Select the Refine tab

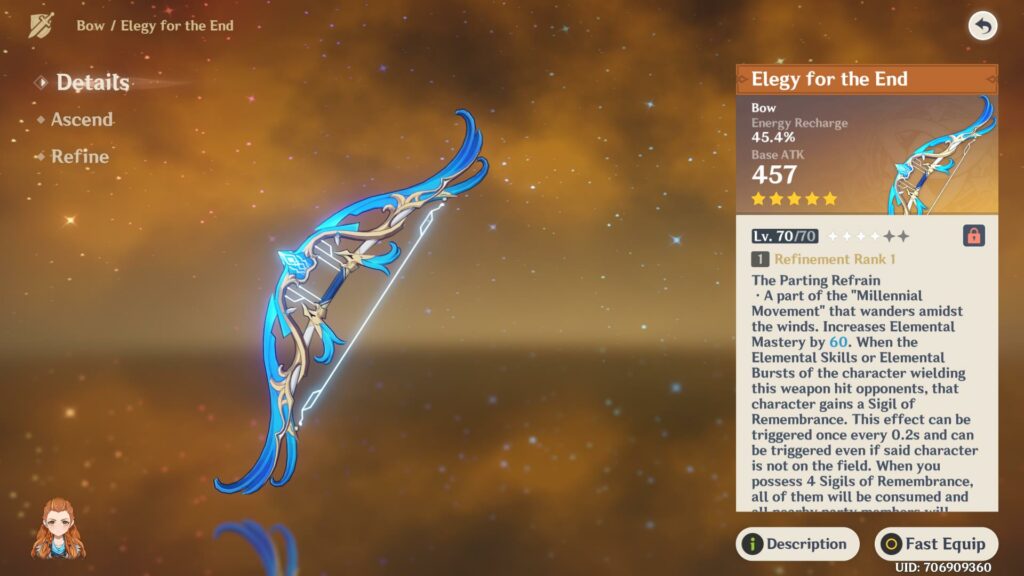coord(80,157)
